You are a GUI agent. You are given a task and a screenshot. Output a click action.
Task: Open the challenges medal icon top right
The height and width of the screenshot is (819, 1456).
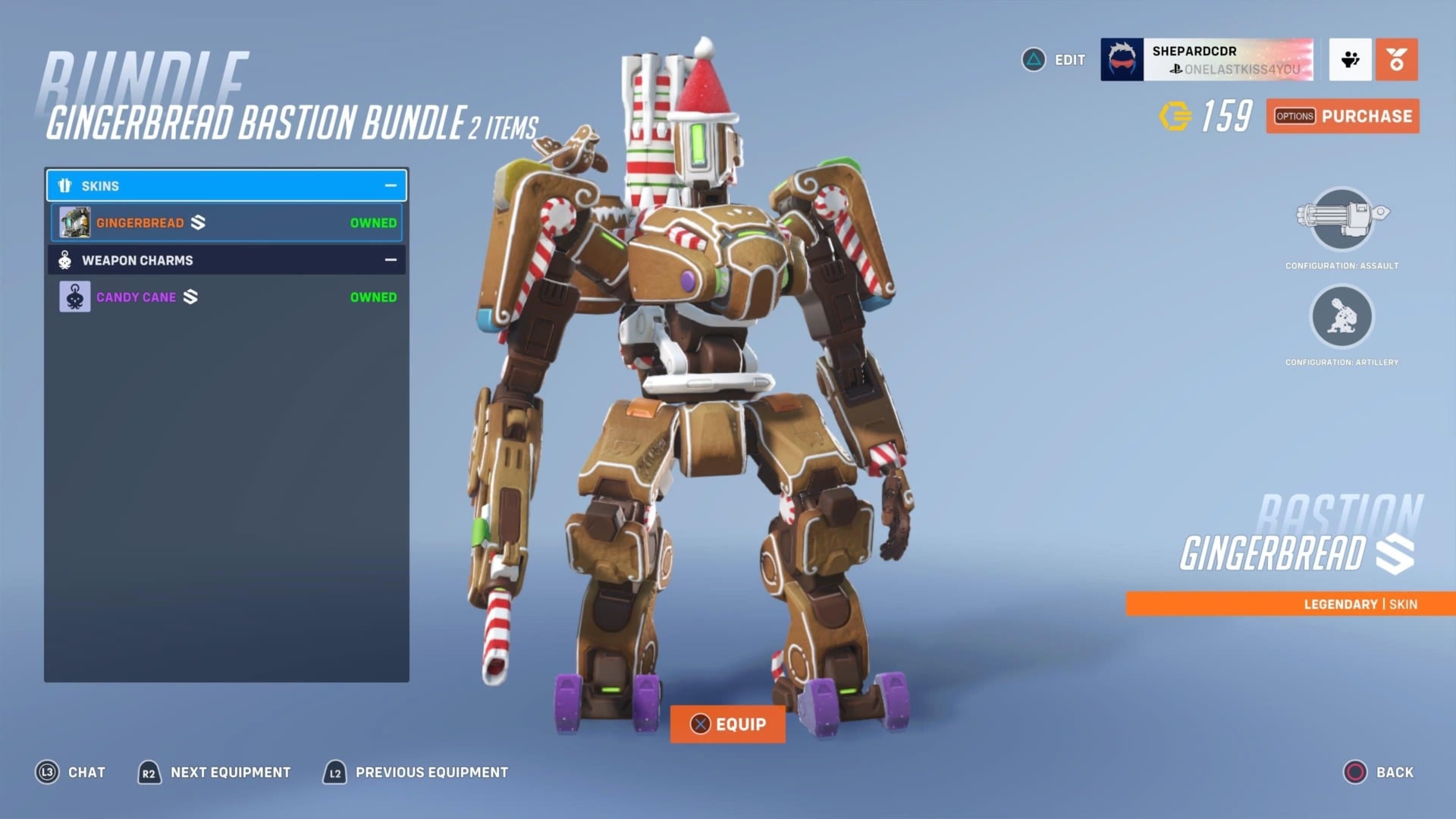click(1398, 61)
